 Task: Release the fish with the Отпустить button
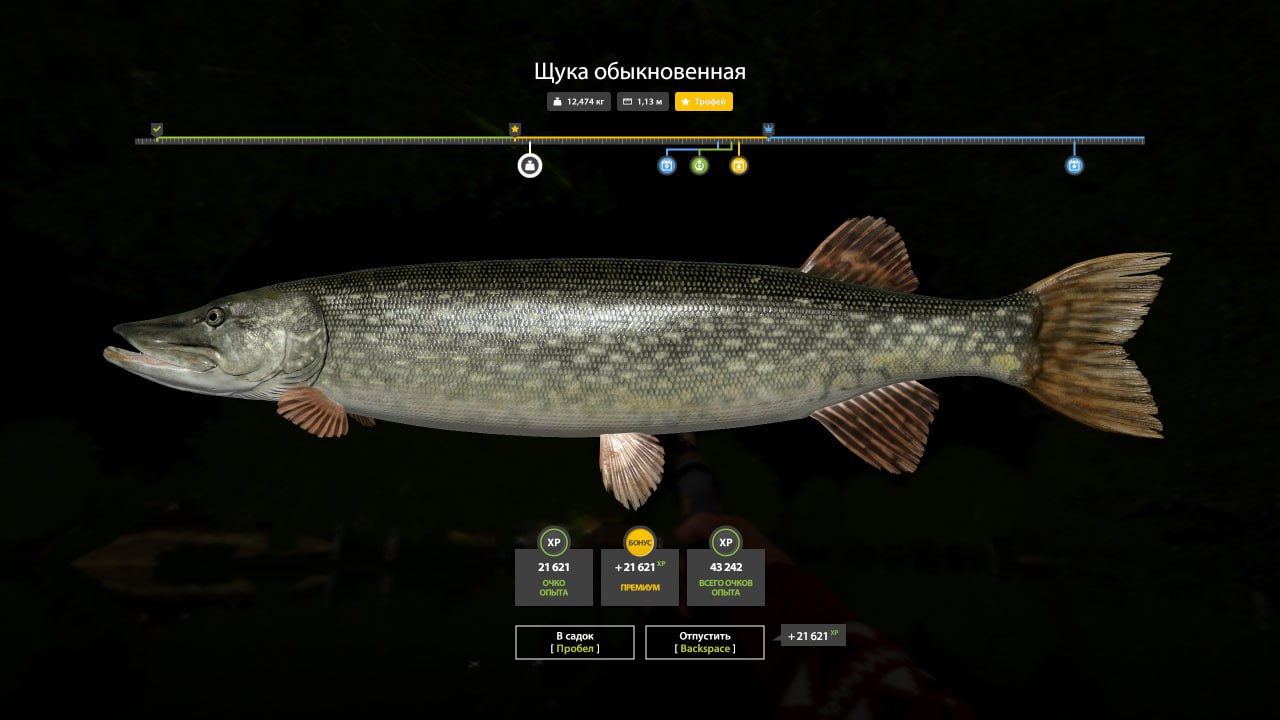pyautogui.click(x=705, y=642)
